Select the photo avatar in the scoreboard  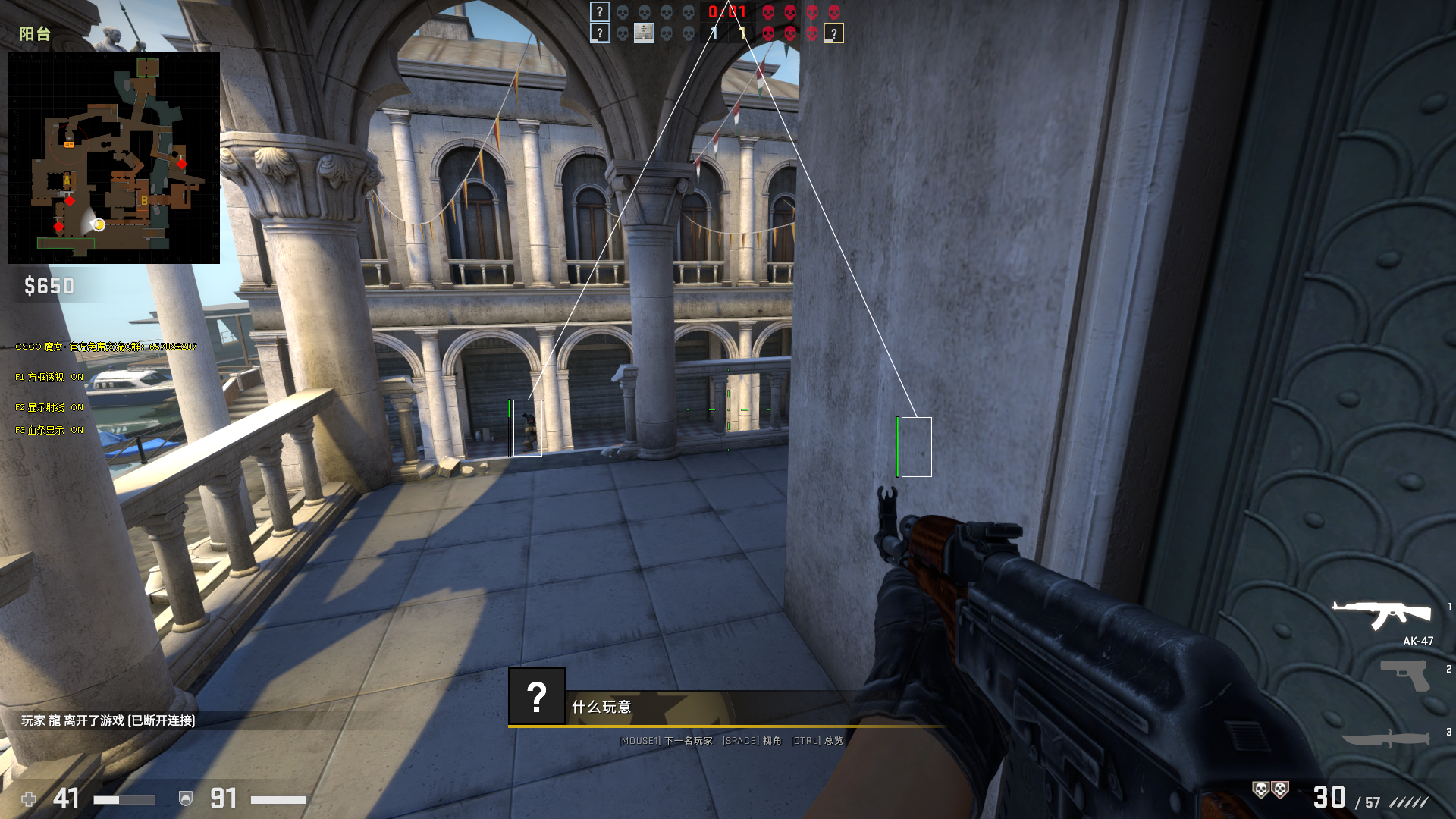click(x=644, y=33)
